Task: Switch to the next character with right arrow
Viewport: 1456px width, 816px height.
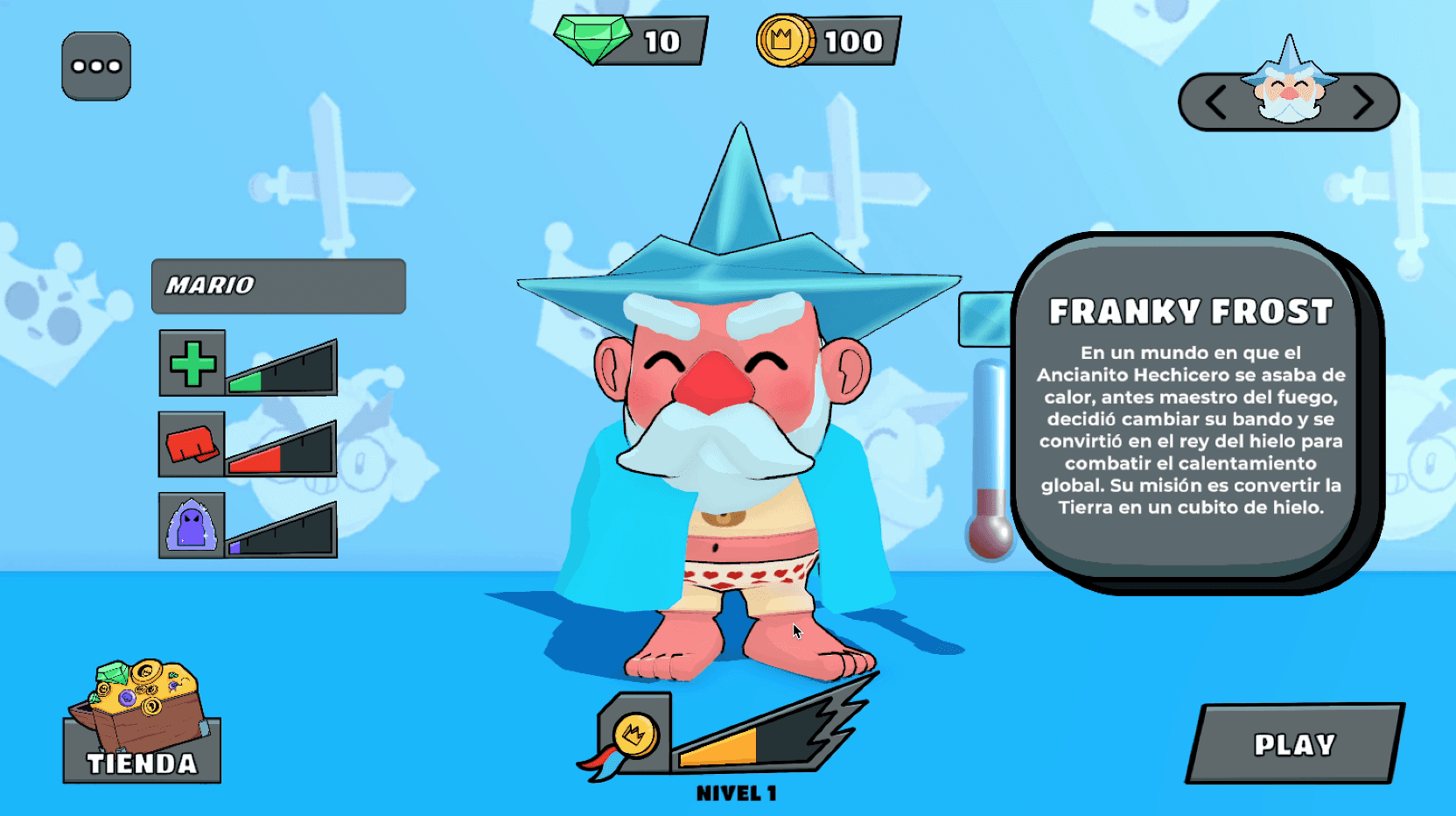Action: pos(1363,102)
